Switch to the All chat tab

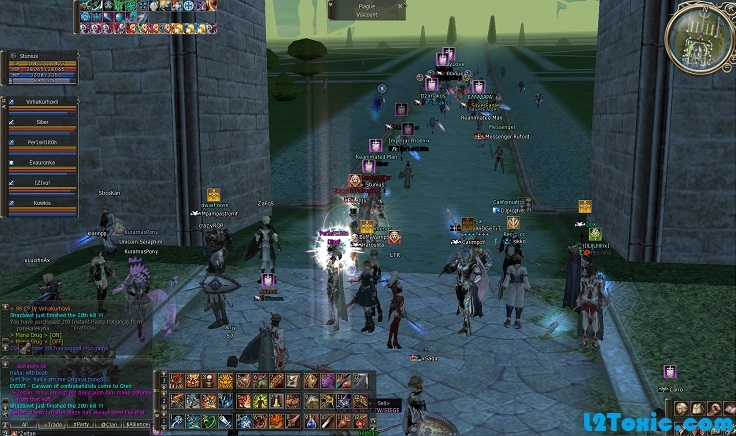(x=24, y=424)
